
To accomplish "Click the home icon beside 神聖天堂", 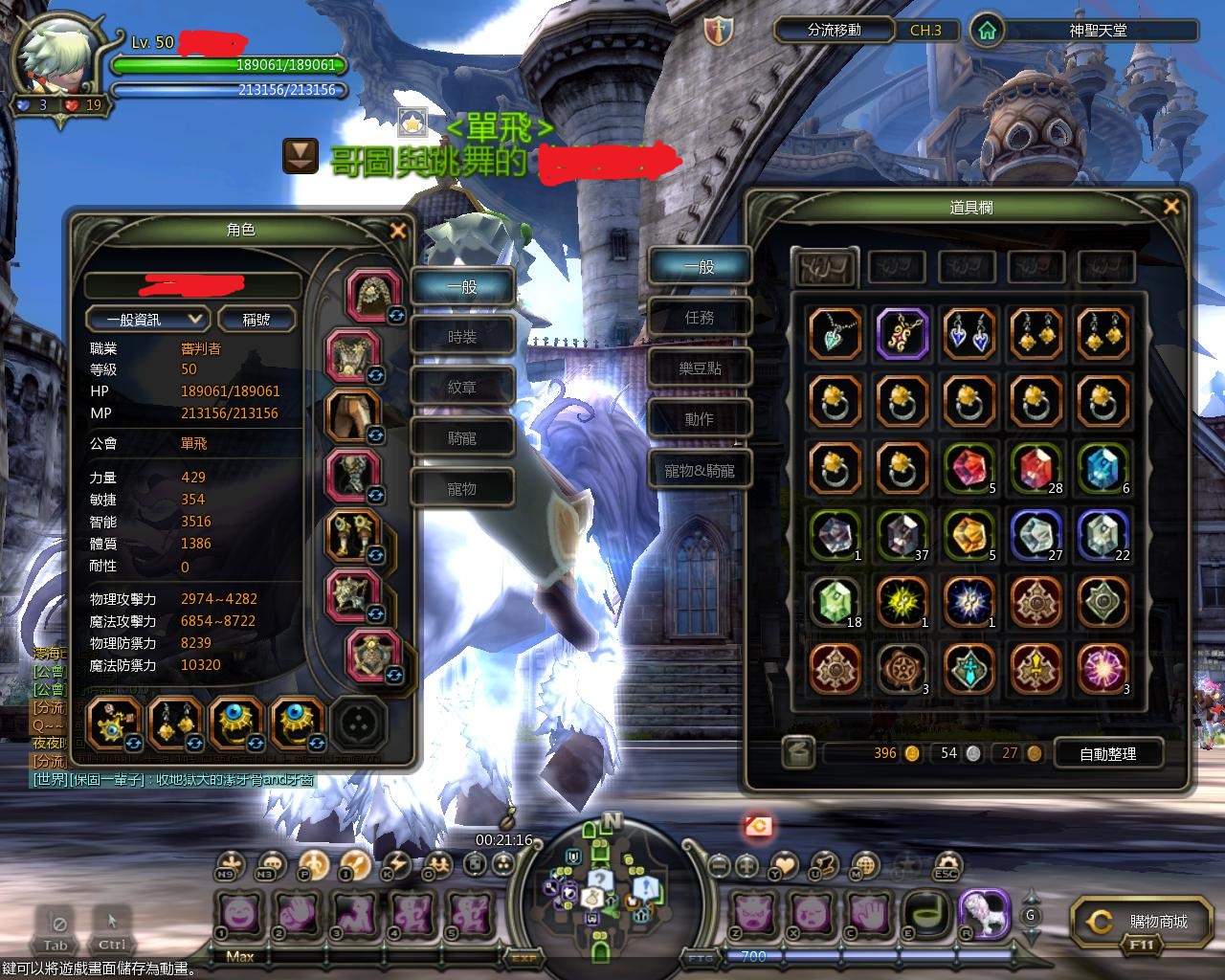I will (x=987, y=31).
